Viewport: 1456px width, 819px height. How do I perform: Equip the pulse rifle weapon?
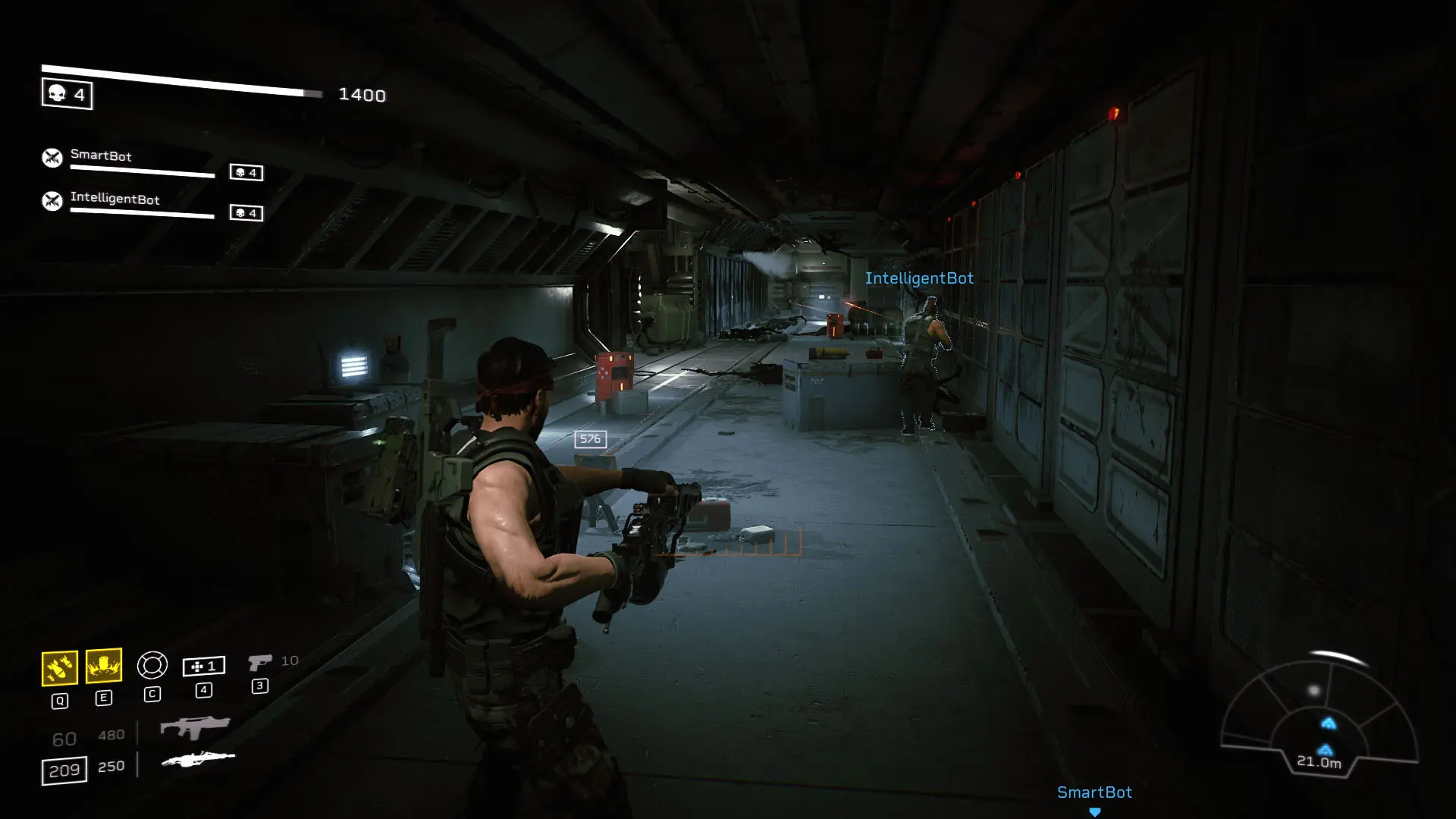point(195,728)
